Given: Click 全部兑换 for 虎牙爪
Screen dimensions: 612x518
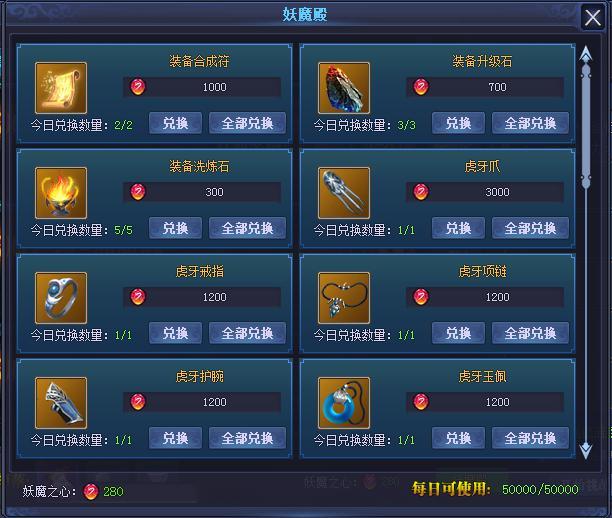Looking at the screenshot, I should [530, 228].
